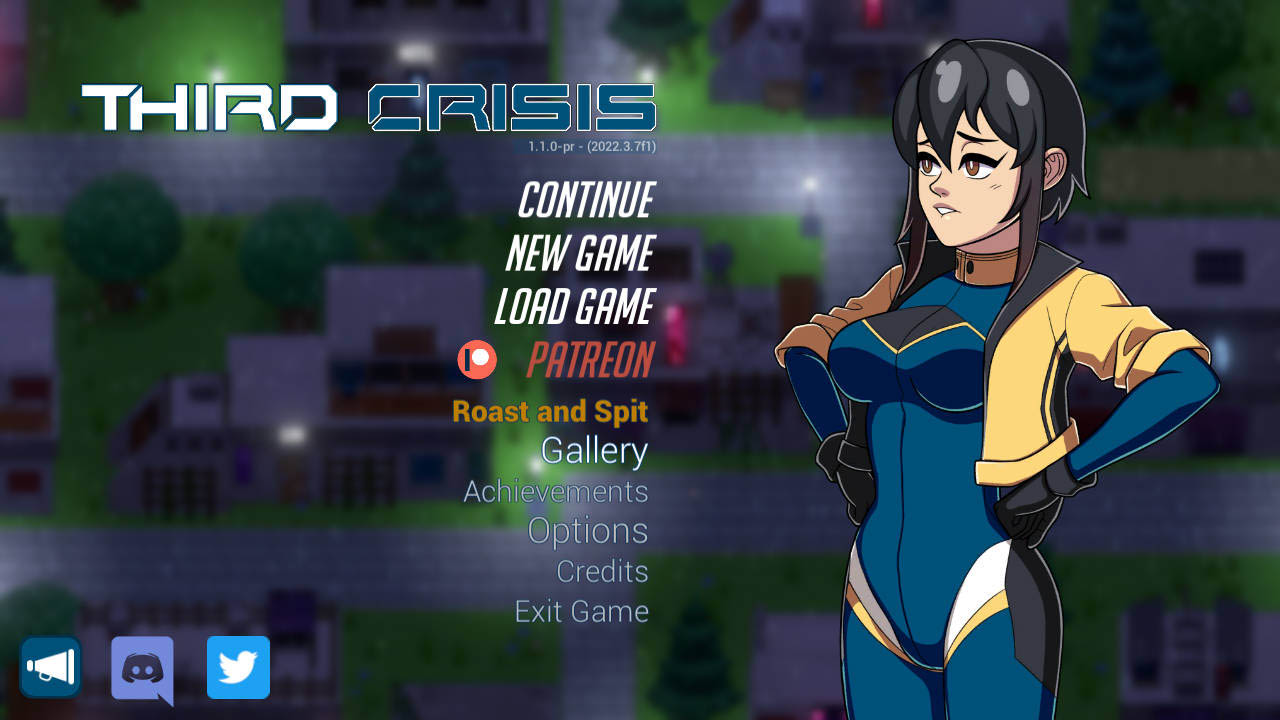Select CONTINUE to resume playing
1280x720 pixels.
584,202
